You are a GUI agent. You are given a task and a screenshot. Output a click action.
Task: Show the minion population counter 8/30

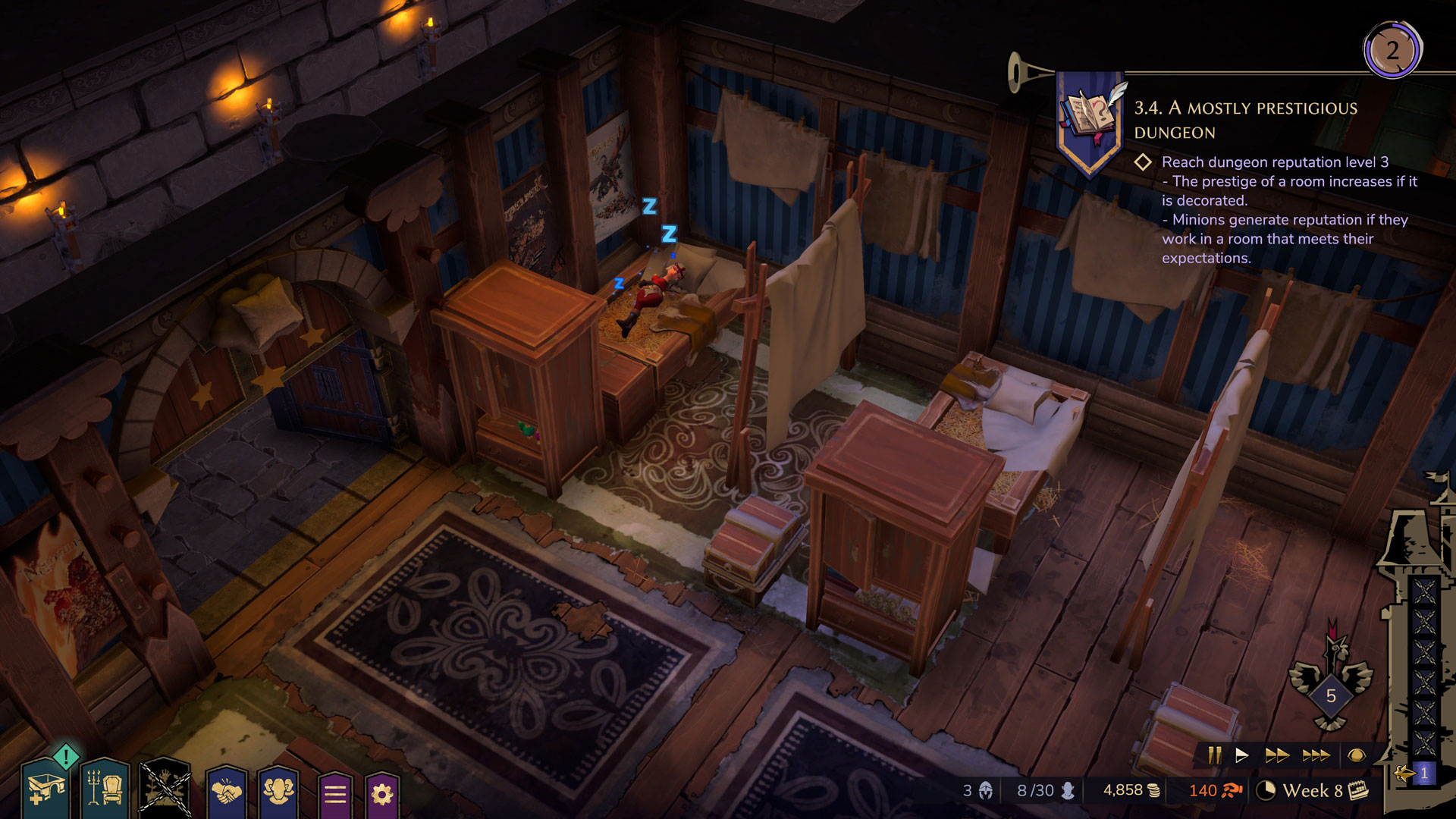coord(1046,791)
